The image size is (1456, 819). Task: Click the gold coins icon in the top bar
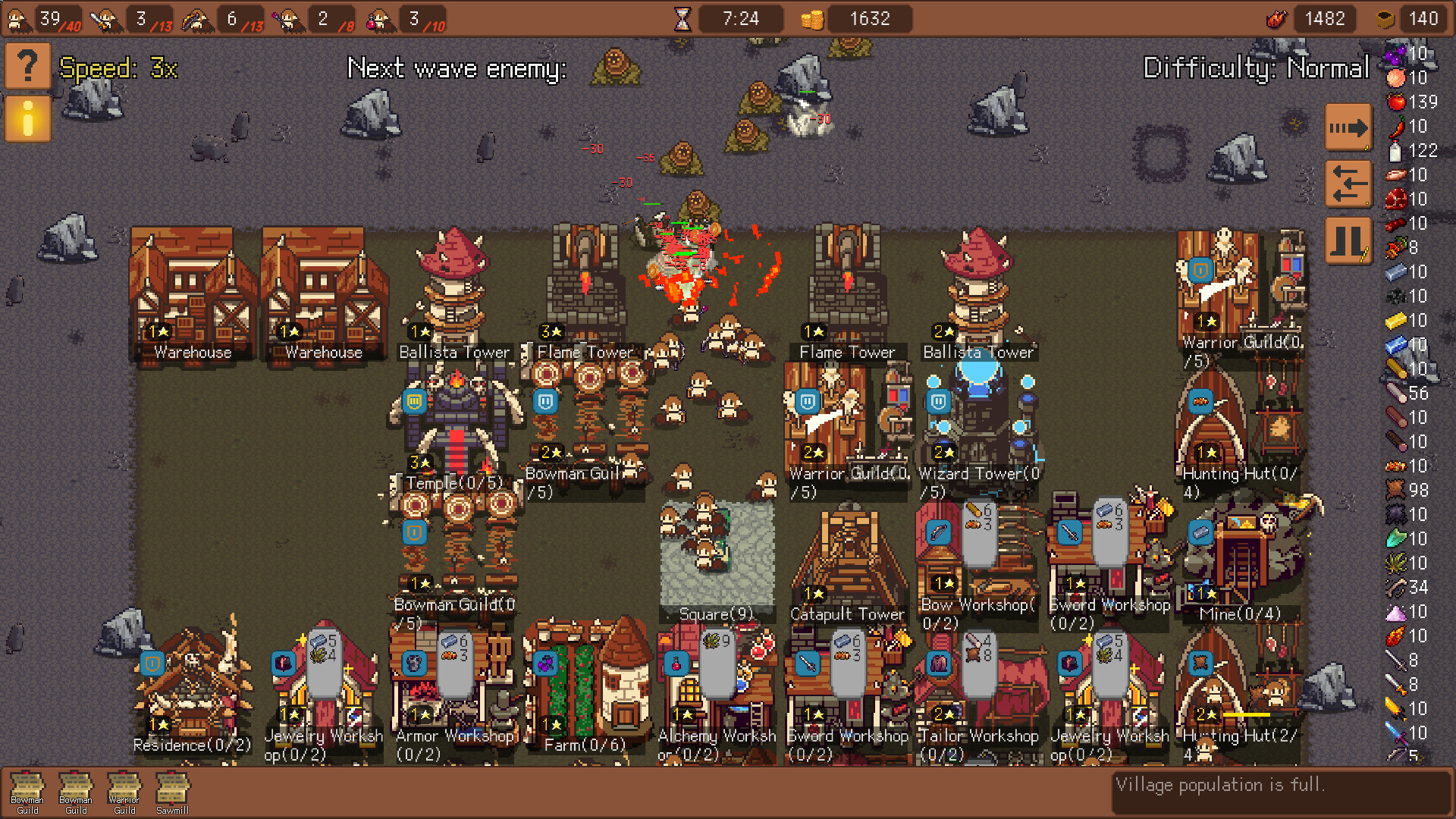tap(813, 18)
